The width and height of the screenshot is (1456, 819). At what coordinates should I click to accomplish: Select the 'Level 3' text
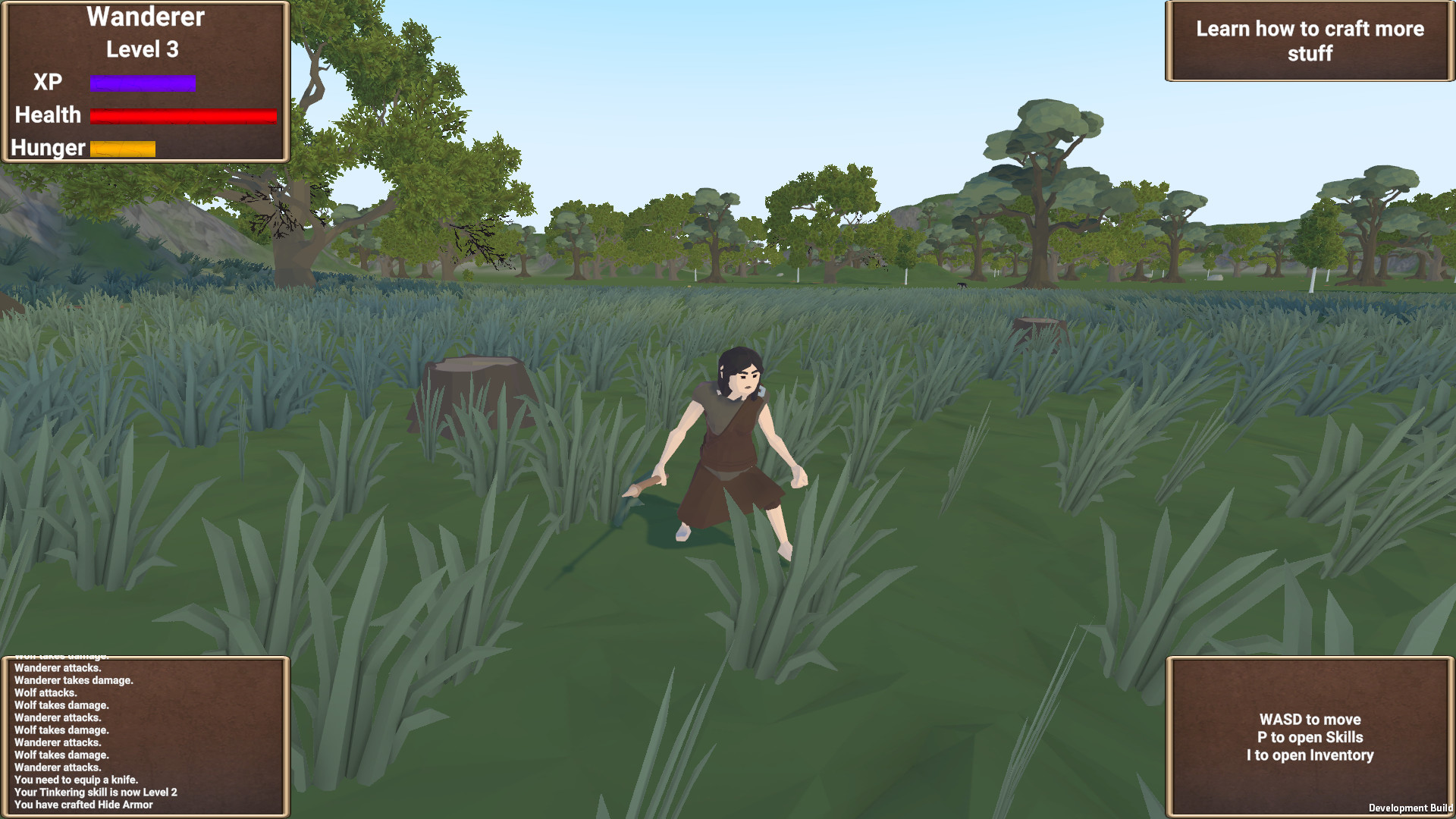142,49
